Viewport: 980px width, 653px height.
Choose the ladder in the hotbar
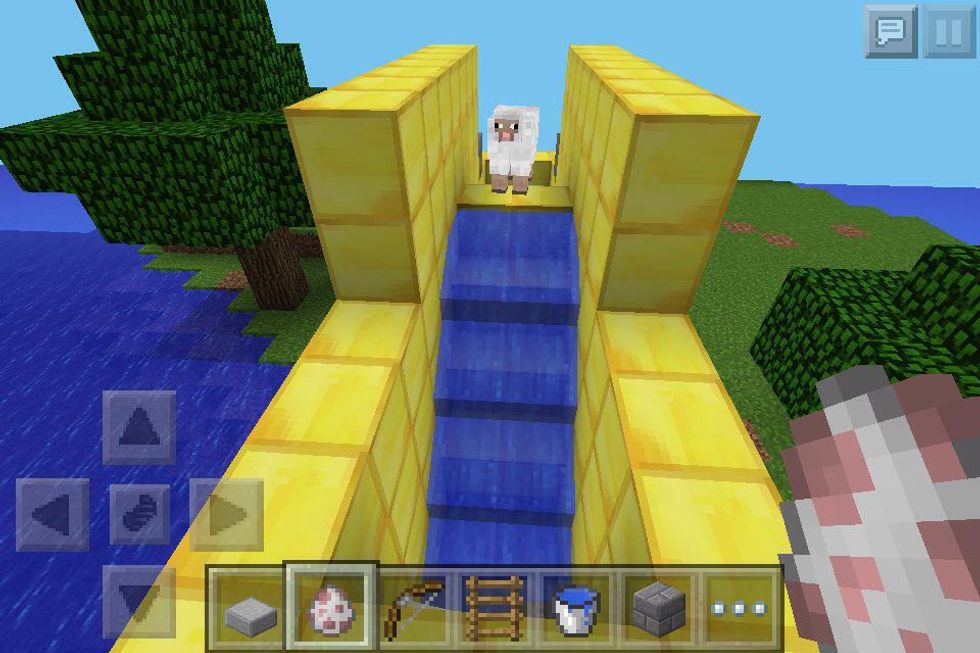pos(495,608)
